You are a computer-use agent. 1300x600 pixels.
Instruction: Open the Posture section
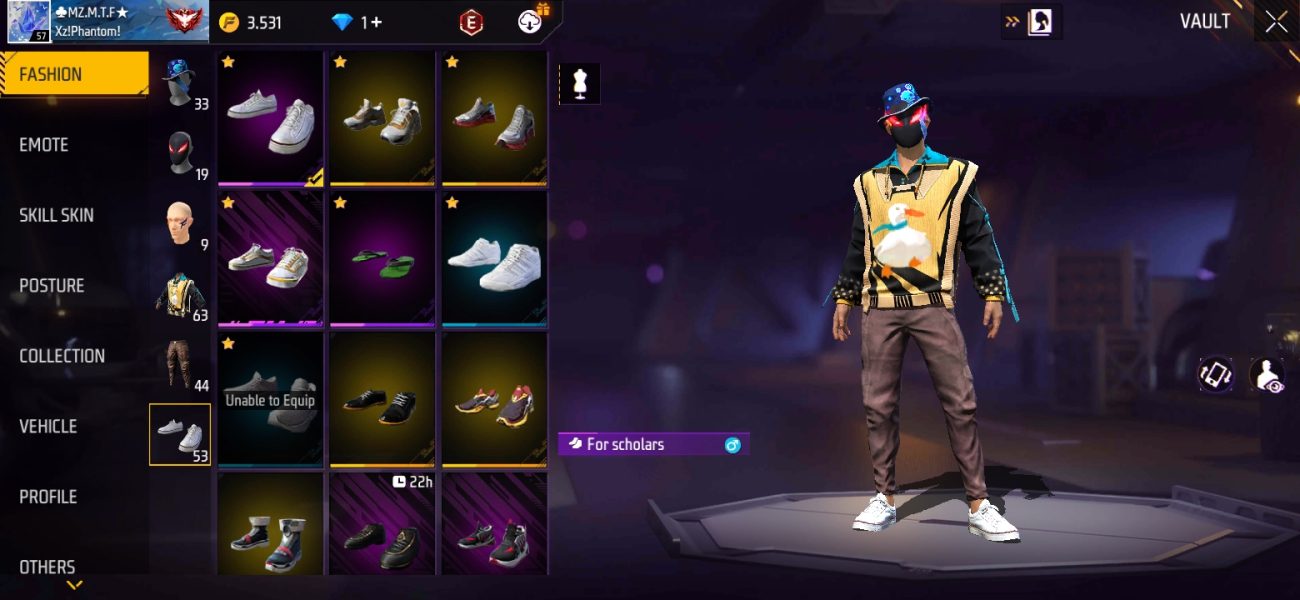pyautogui.click(x=52, y=286)
